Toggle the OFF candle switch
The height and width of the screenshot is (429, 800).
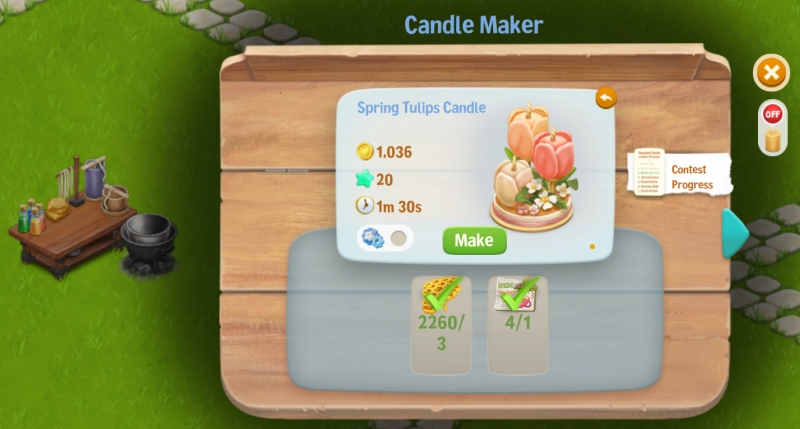[771, 127]
